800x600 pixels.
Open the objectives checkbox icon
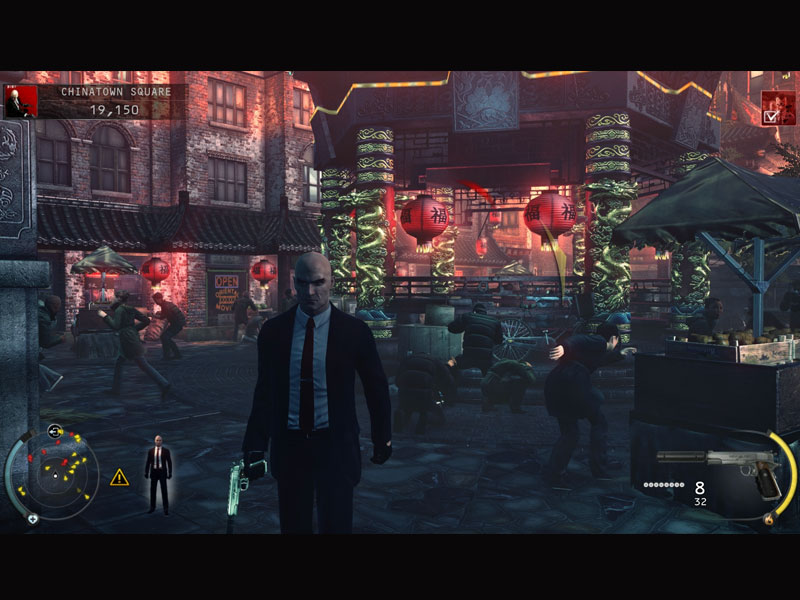coord(777,108)
